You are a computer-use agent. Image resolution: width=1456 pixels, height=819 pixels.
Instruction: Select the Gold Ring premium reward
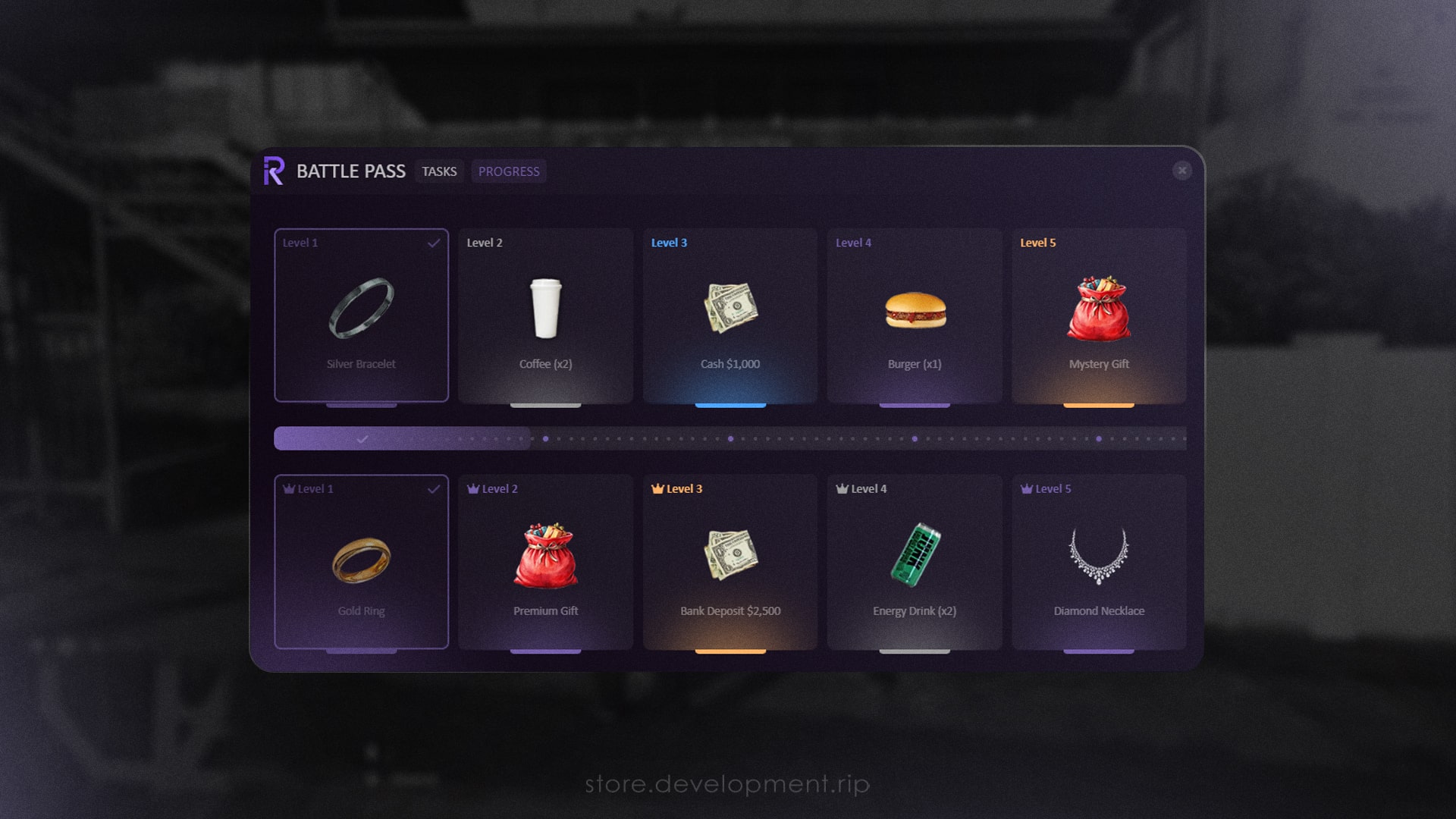click(361, 562)
